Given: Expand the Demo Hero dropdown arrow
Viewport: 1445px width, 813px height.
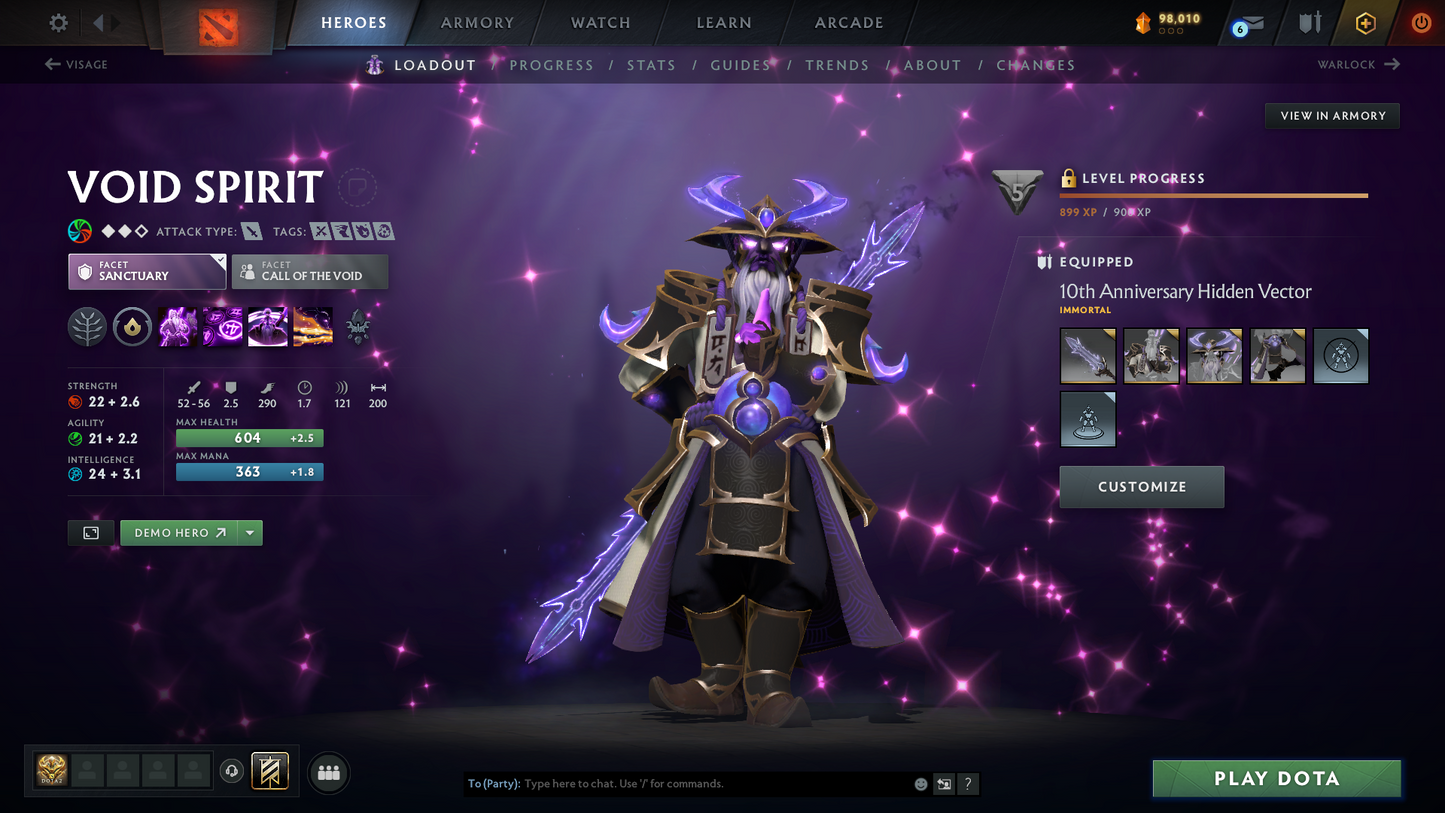Looking at the screenshot, I should (249, 532).
